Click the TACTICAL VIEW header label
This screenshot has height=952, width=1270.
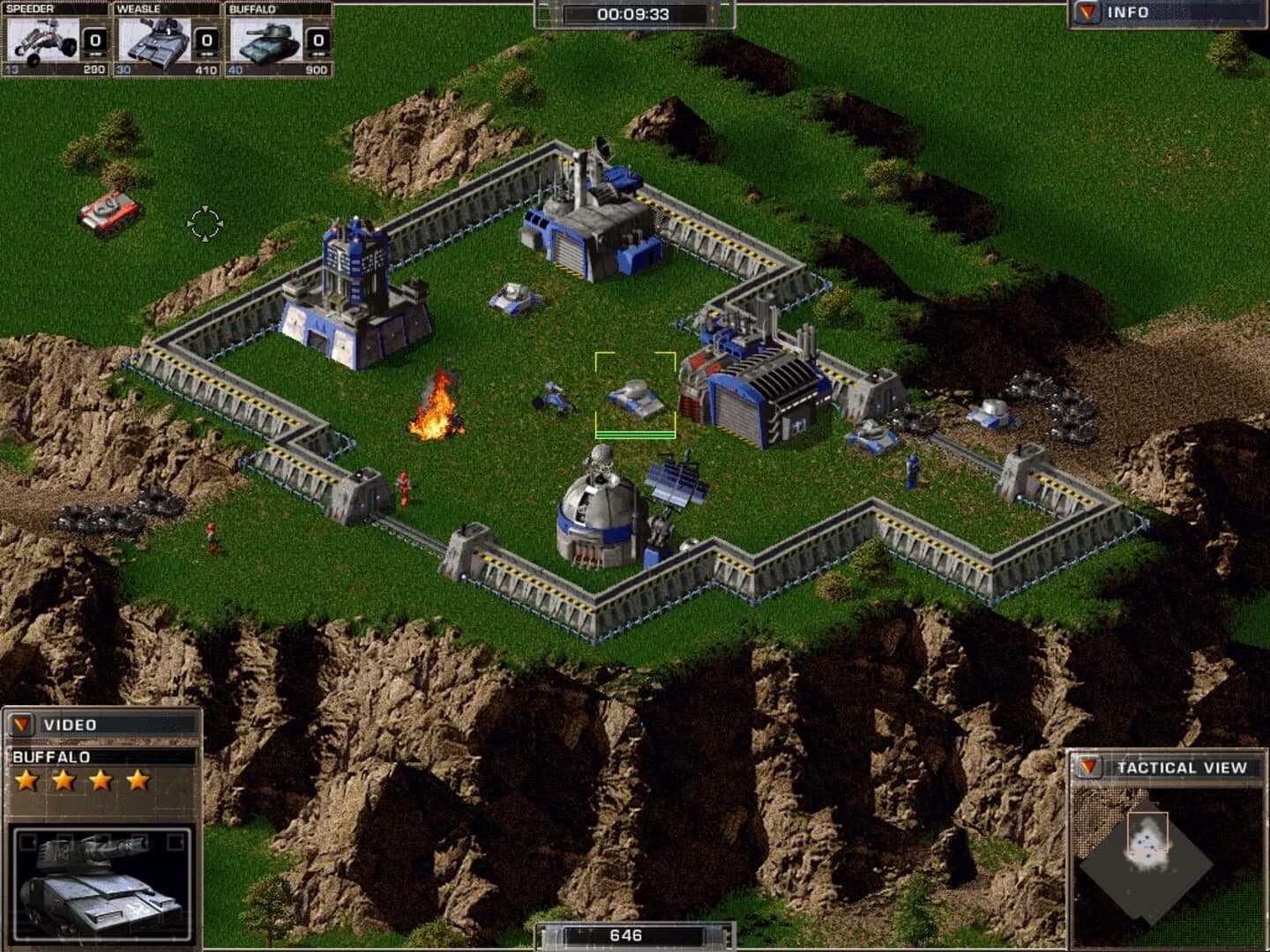tap(1182, 767)
